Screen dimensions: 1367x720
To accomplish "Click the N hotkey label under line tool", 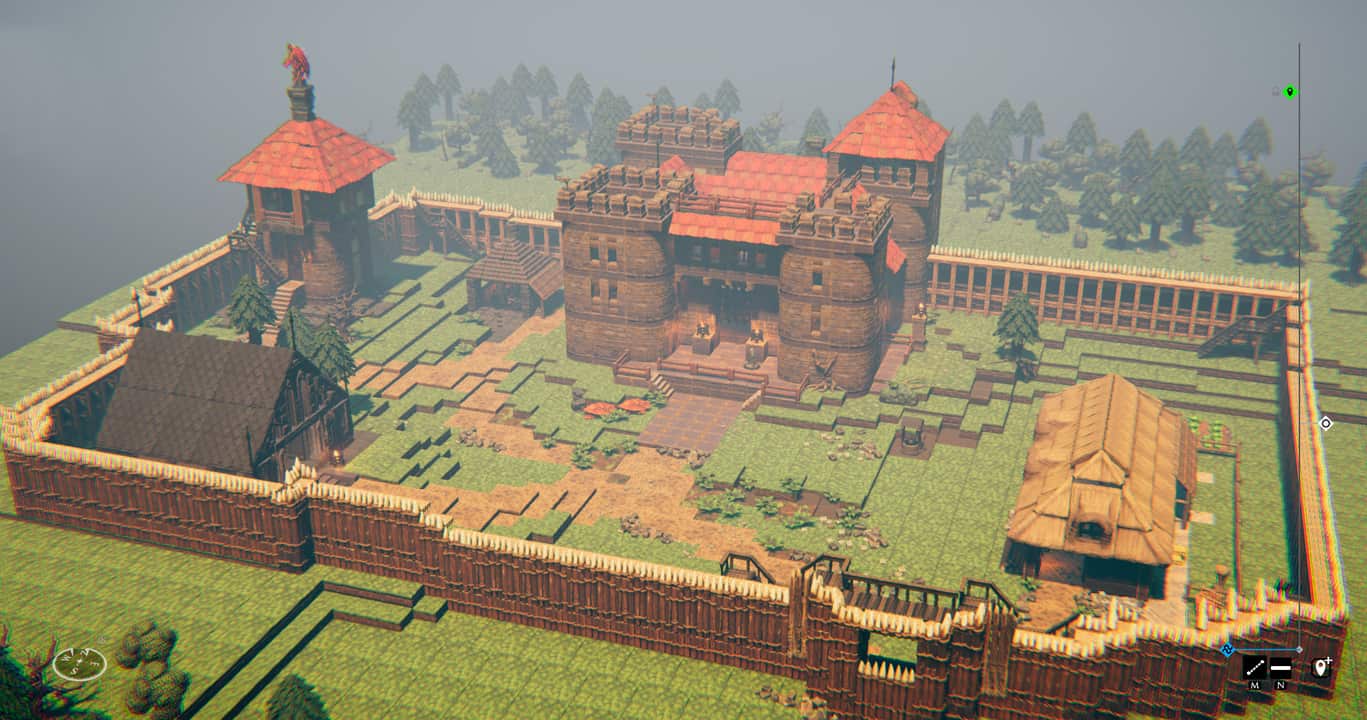I will click(1280, 685).
